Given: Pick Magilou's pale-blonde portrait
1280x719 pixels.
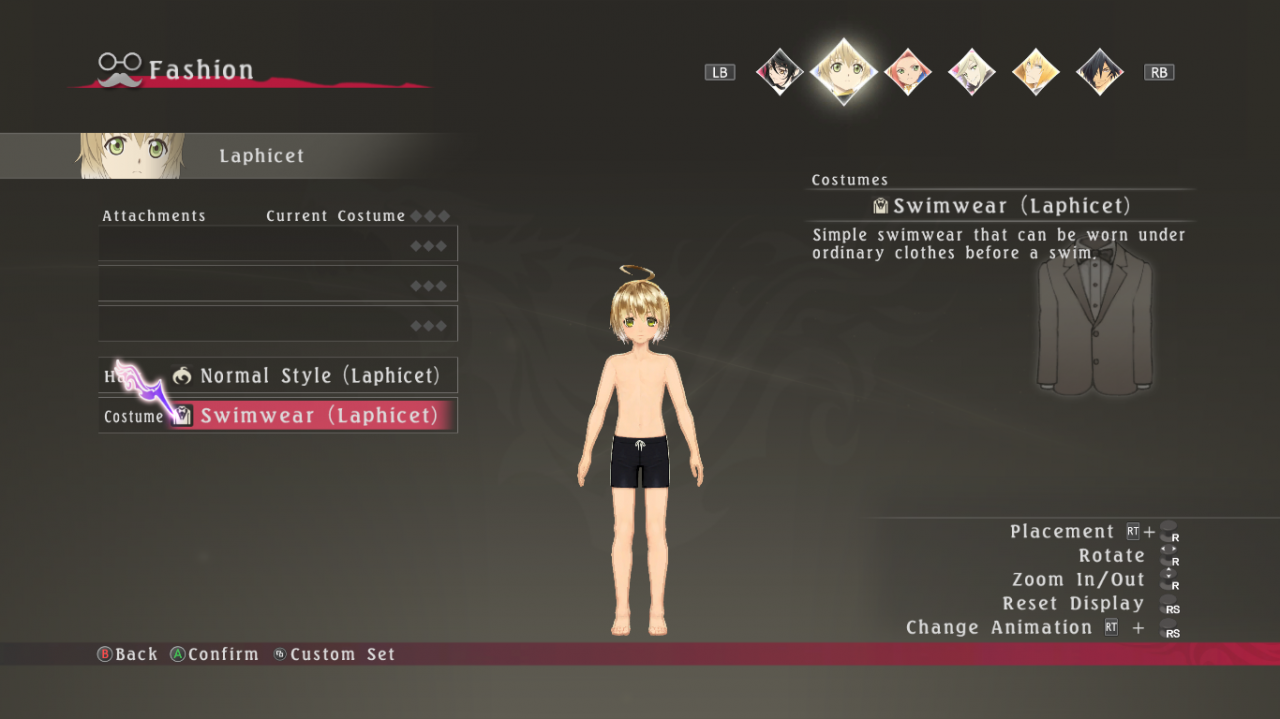Looking at the screenshot, I should 972,72.
